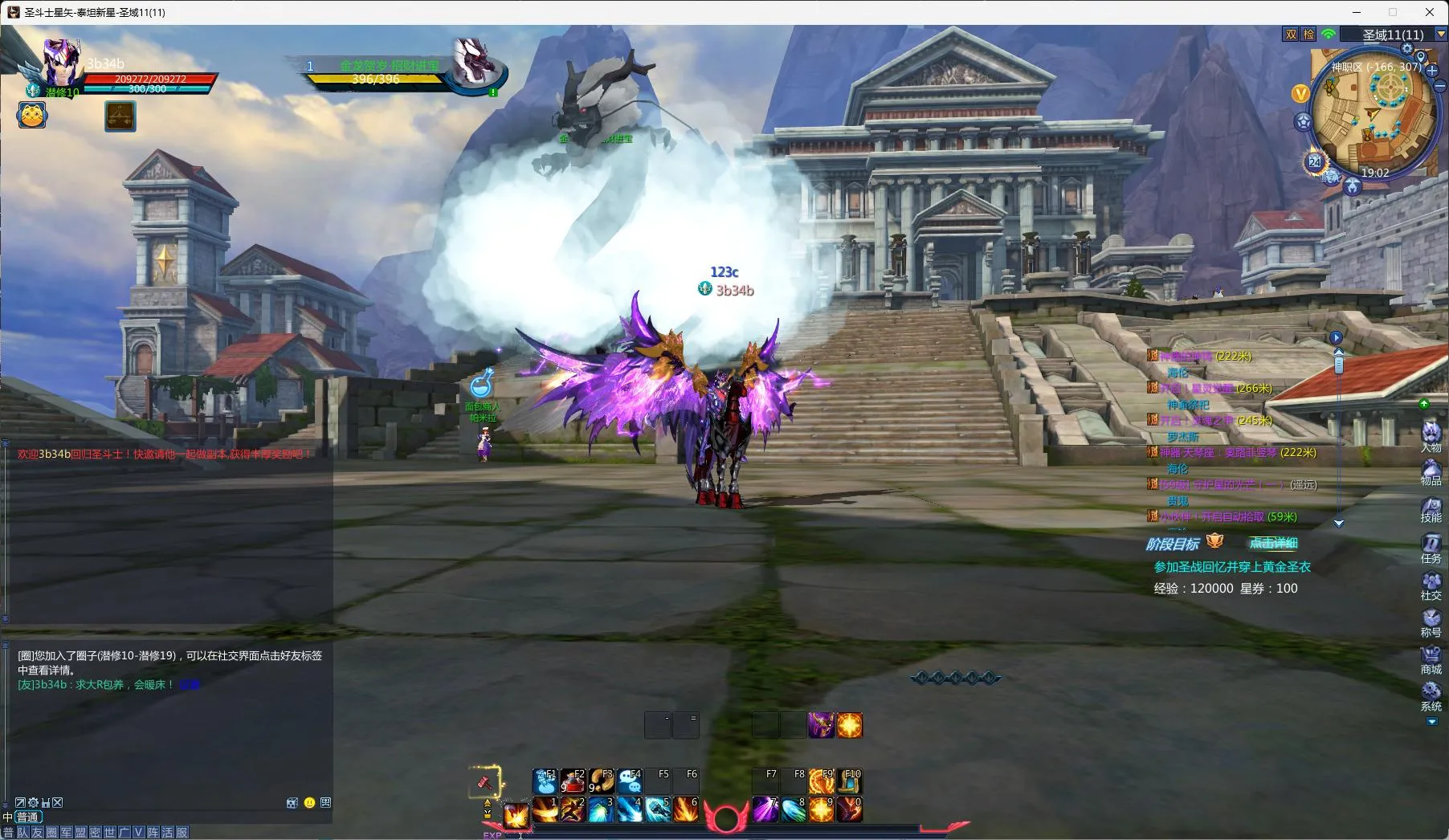This screenshot has width=1449, height=840.
Task: Click the gold V VIP icon
Action: (x=1300, y=94)
